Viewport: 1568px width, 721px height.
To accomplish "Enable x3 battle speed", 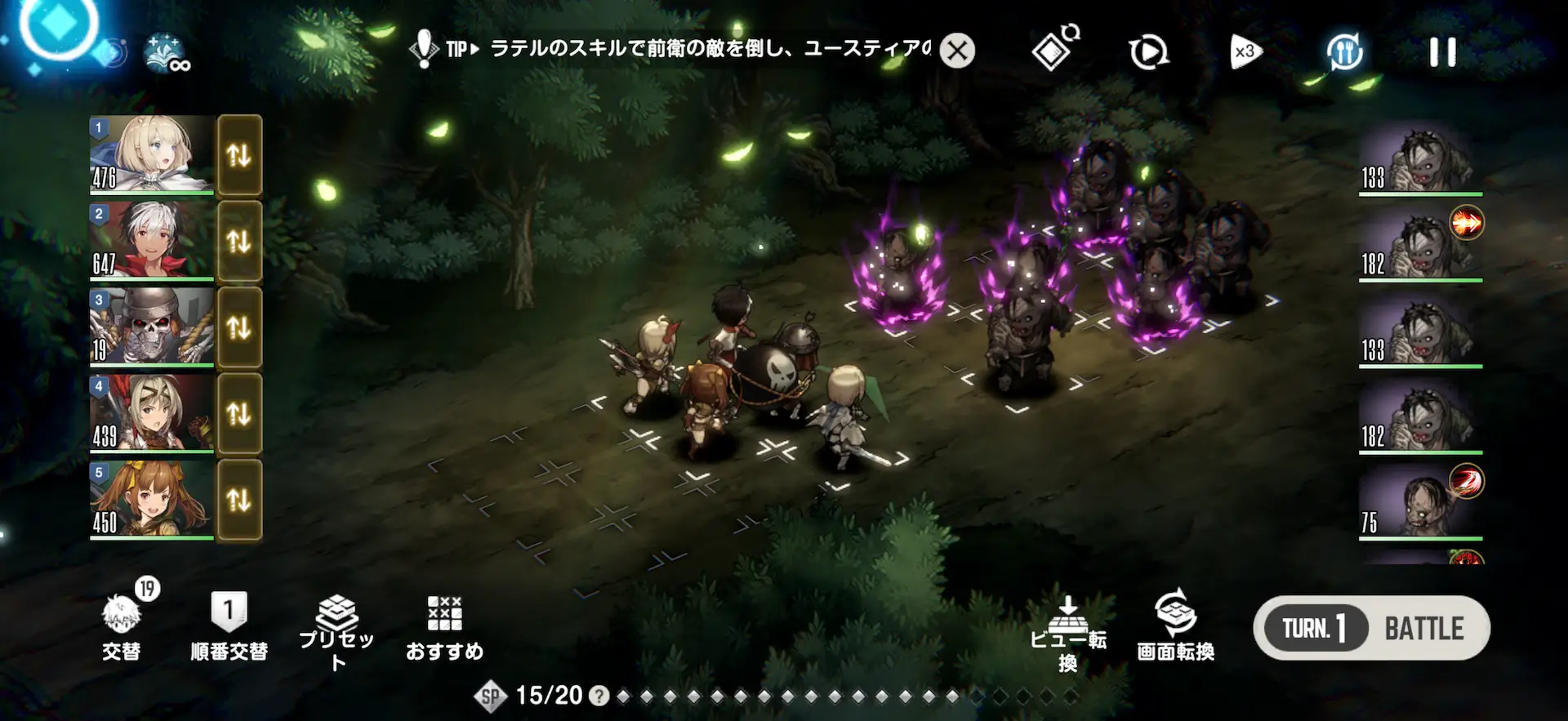I will click(x=1245, y=51).
